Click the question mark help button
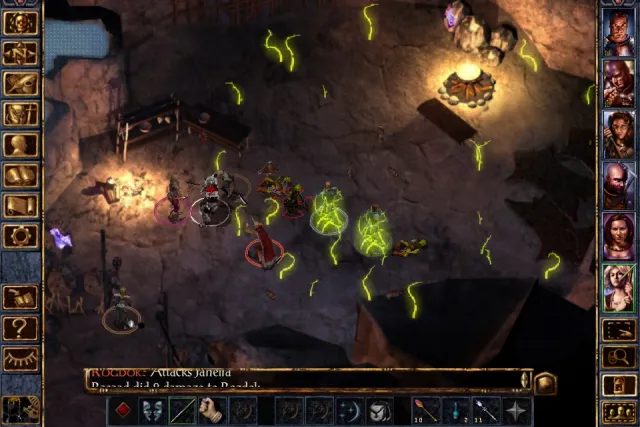This screenshot has width=640, height=427. [20, 327]
